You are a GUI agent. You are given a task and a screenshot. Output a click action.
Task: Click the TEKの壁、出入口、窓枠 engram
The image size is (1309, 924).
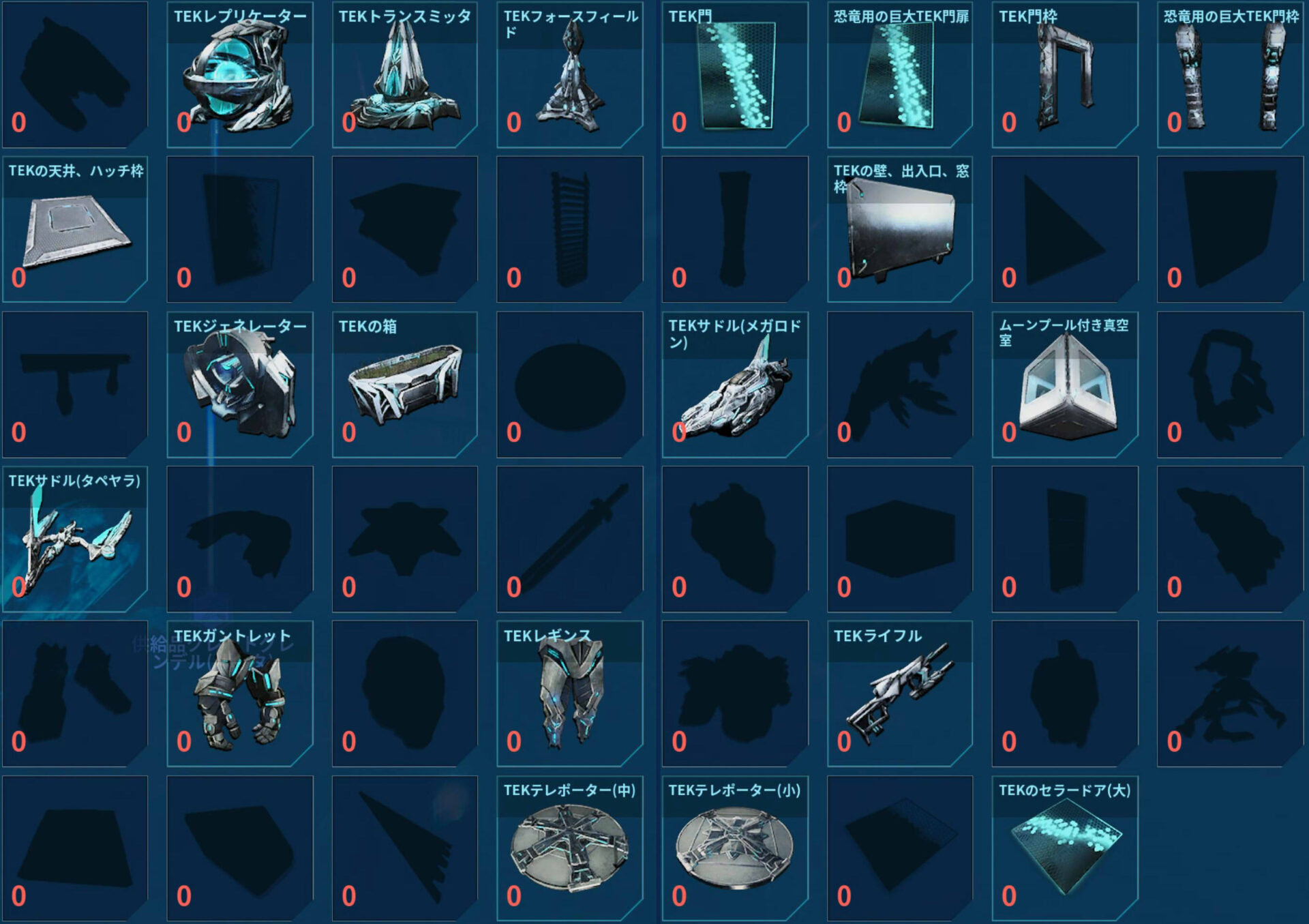point(899,230)
